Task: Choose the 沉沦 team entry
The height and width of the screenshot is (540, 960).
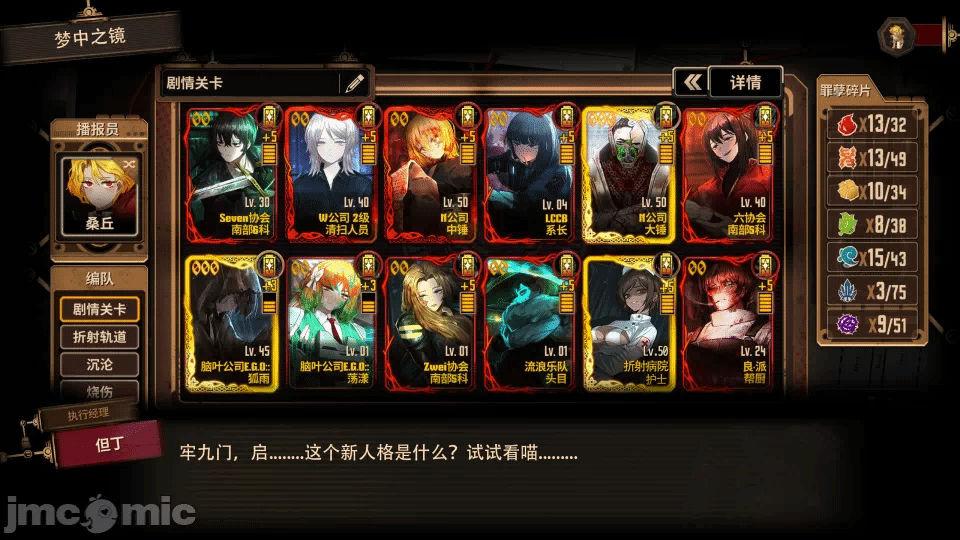Action: tap(99, 365)
